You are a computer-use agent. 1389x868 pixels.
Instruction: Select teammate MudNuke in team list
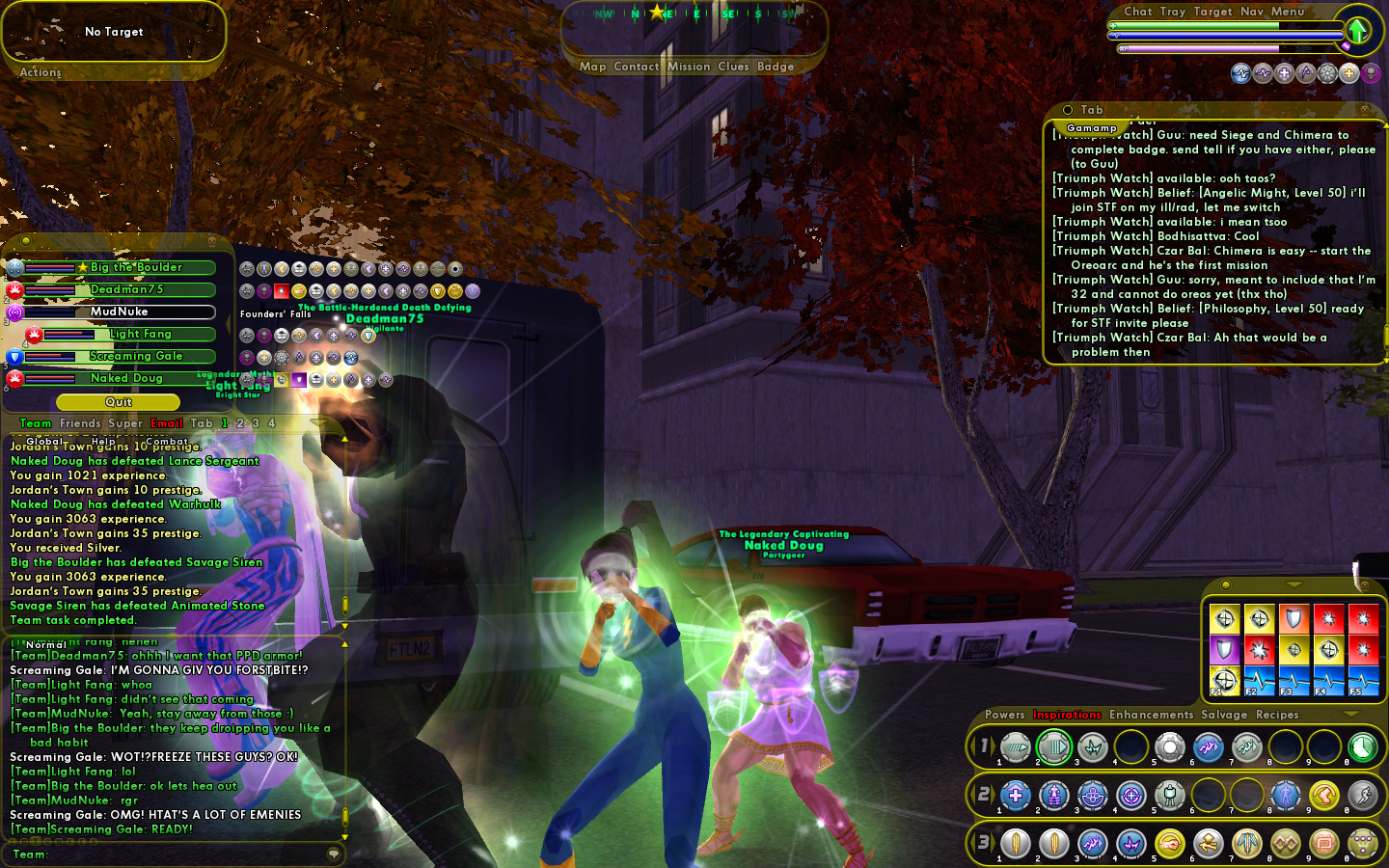click(x=120, y=312)
